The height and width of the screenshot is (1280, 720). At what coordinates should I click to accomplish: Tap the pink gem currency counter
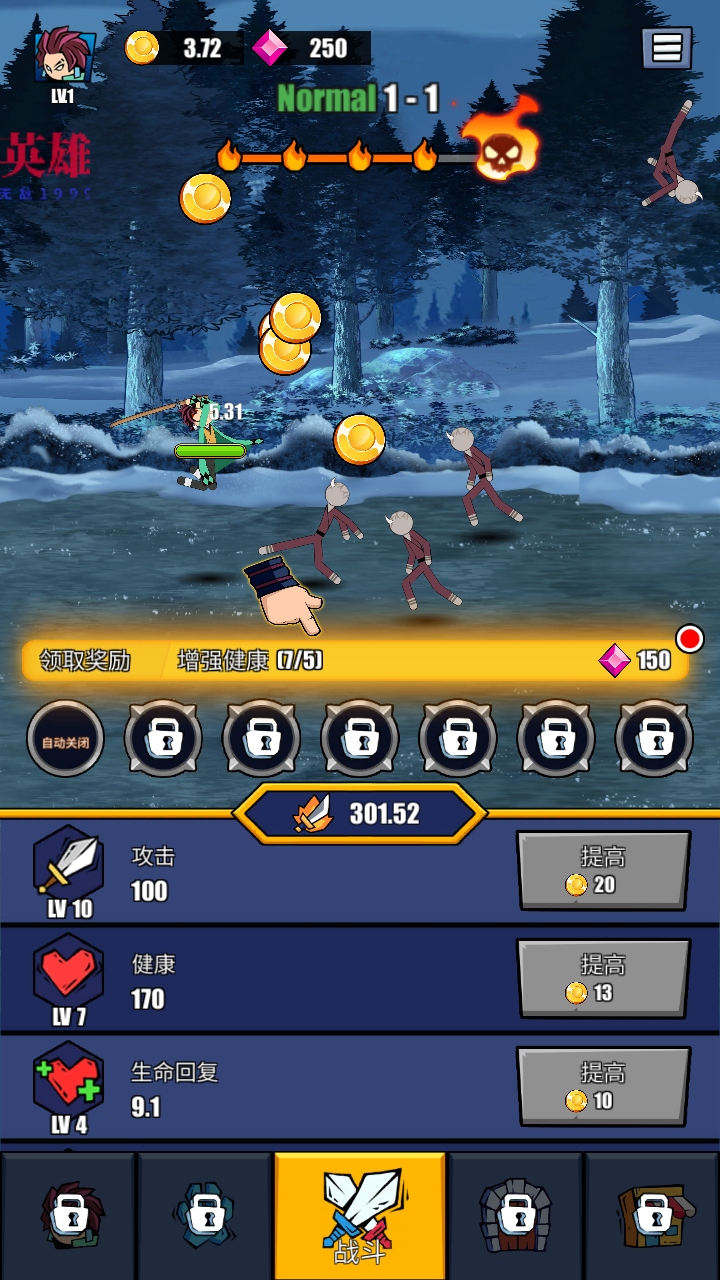coord(310,48)
